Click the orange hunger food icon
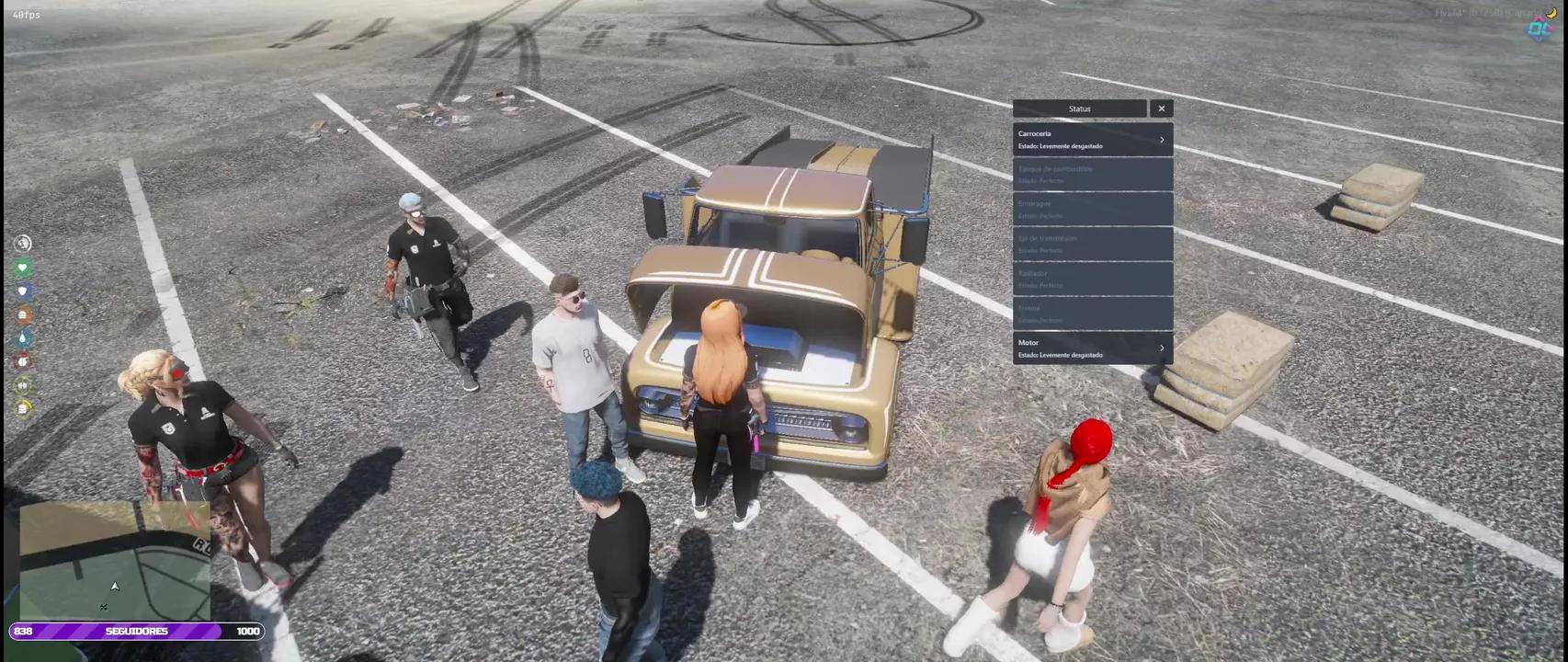 click(x=23, y=314)
